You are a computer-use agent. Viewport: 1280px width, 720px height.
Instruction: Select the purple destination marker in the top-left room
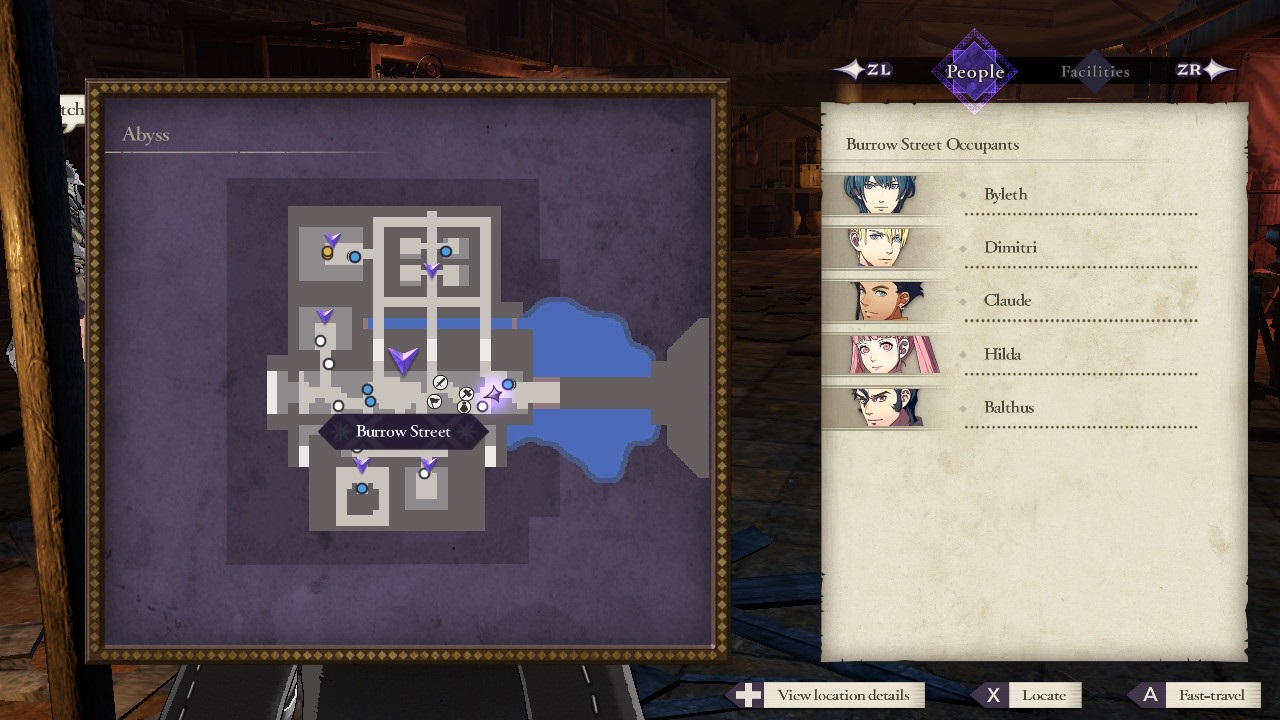(x=333, y=240)
